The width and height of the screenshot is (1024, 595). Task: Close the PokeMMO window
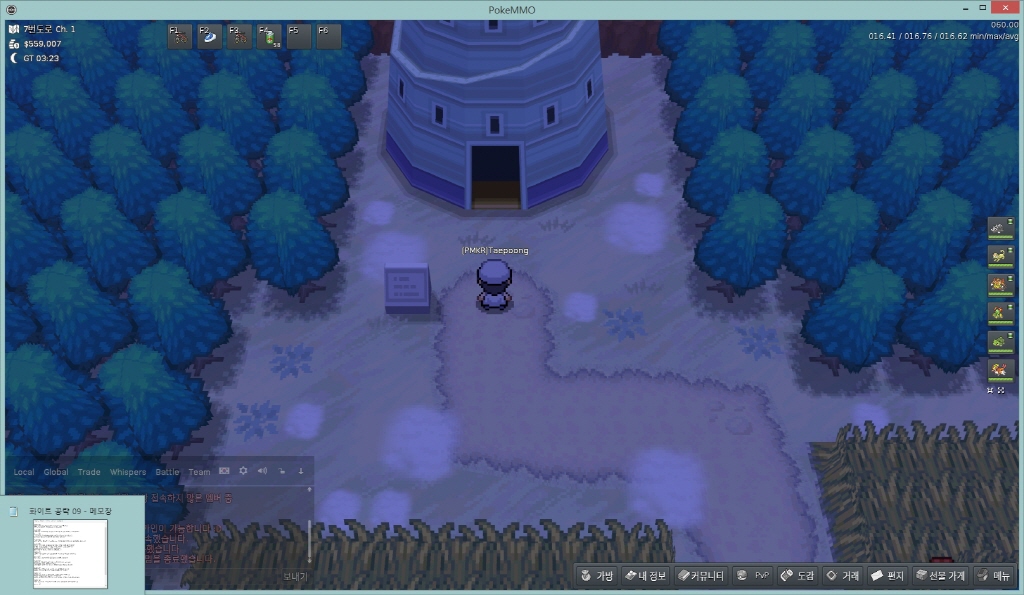[x=1006, y=8]
